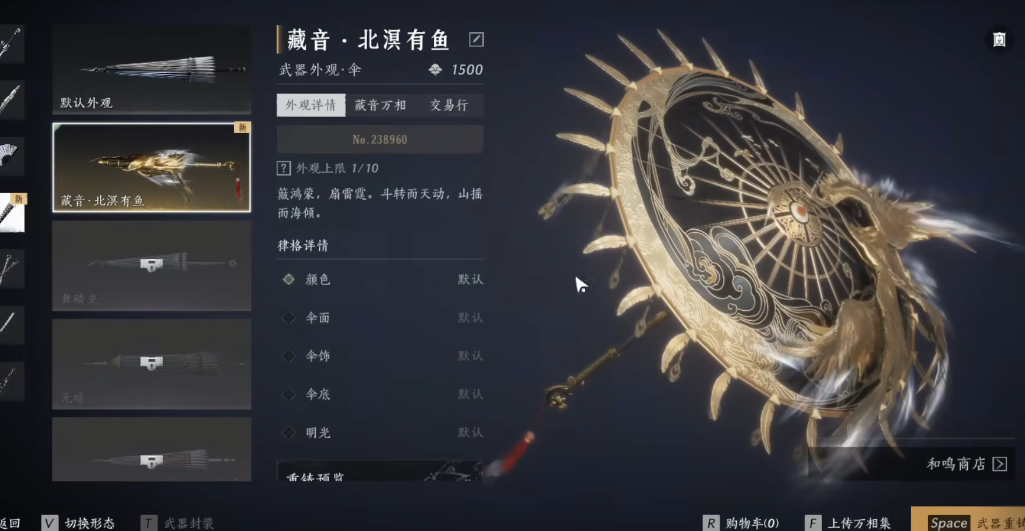1025x531 pixels.
Task: Select the 明光 customization row
Action: point(380,432)
